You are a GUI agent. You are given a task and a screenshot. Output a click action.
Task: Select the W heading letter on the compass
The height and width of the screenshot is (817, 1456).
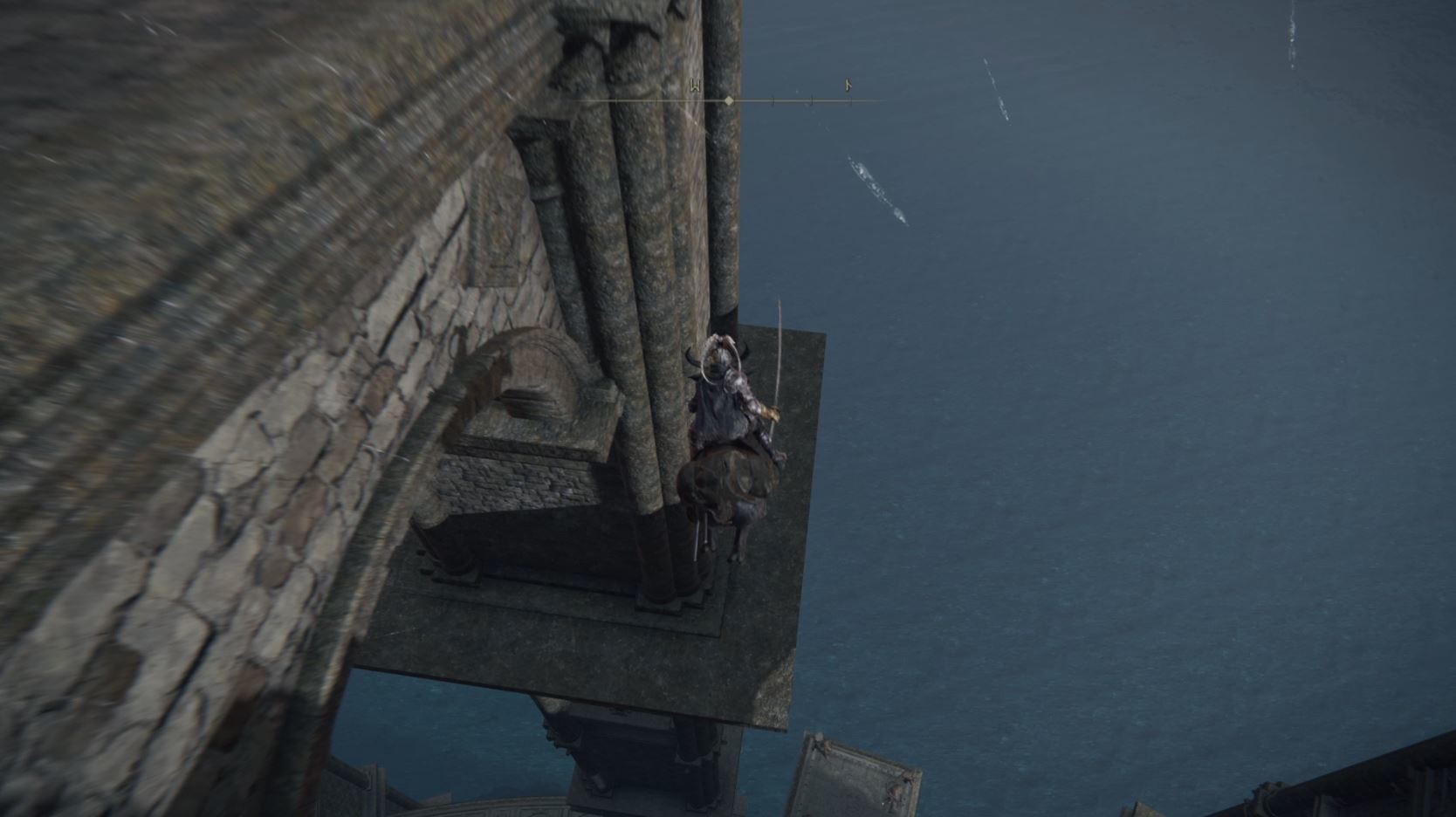696,86
